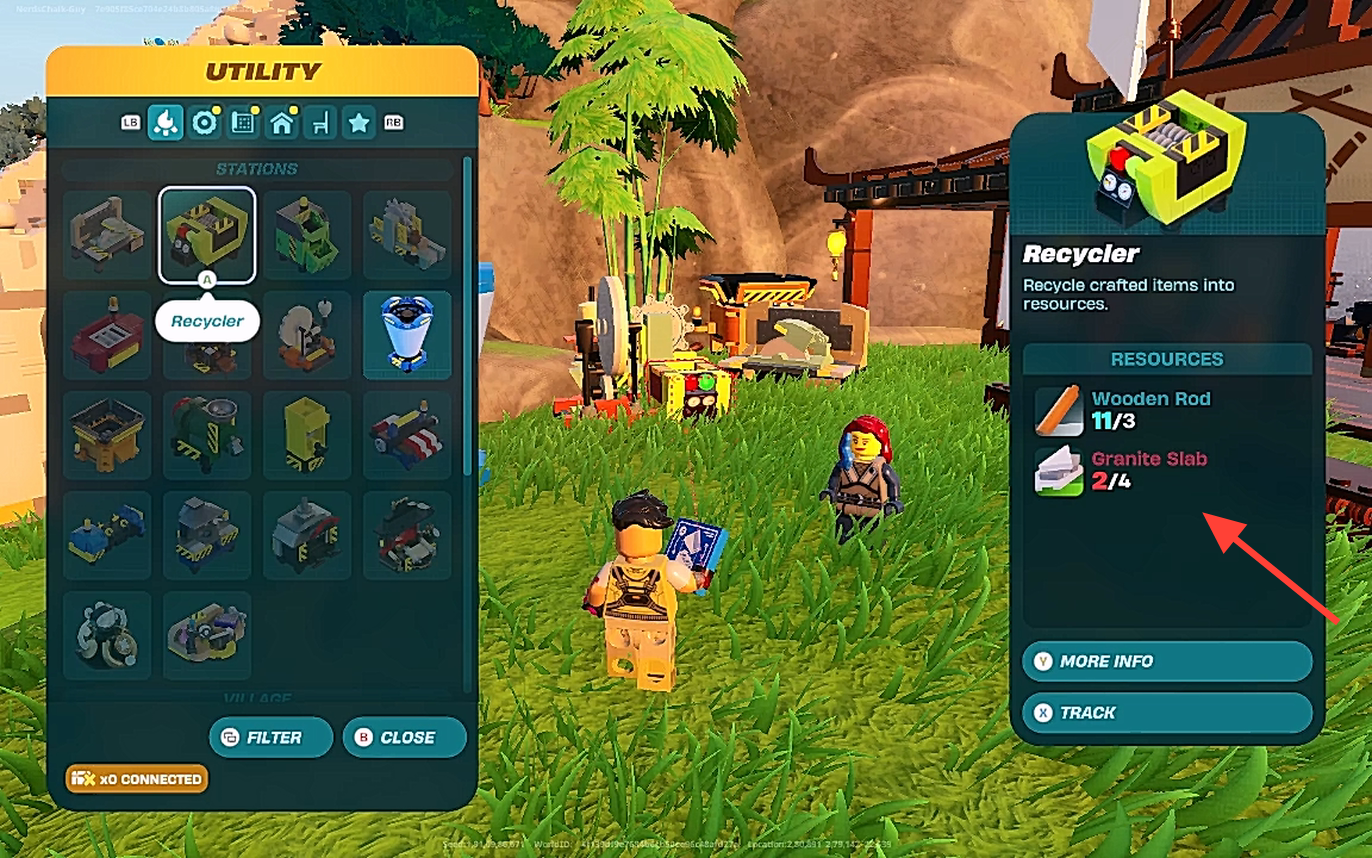Pick the green and black machine station

click(x=307, y=235)
